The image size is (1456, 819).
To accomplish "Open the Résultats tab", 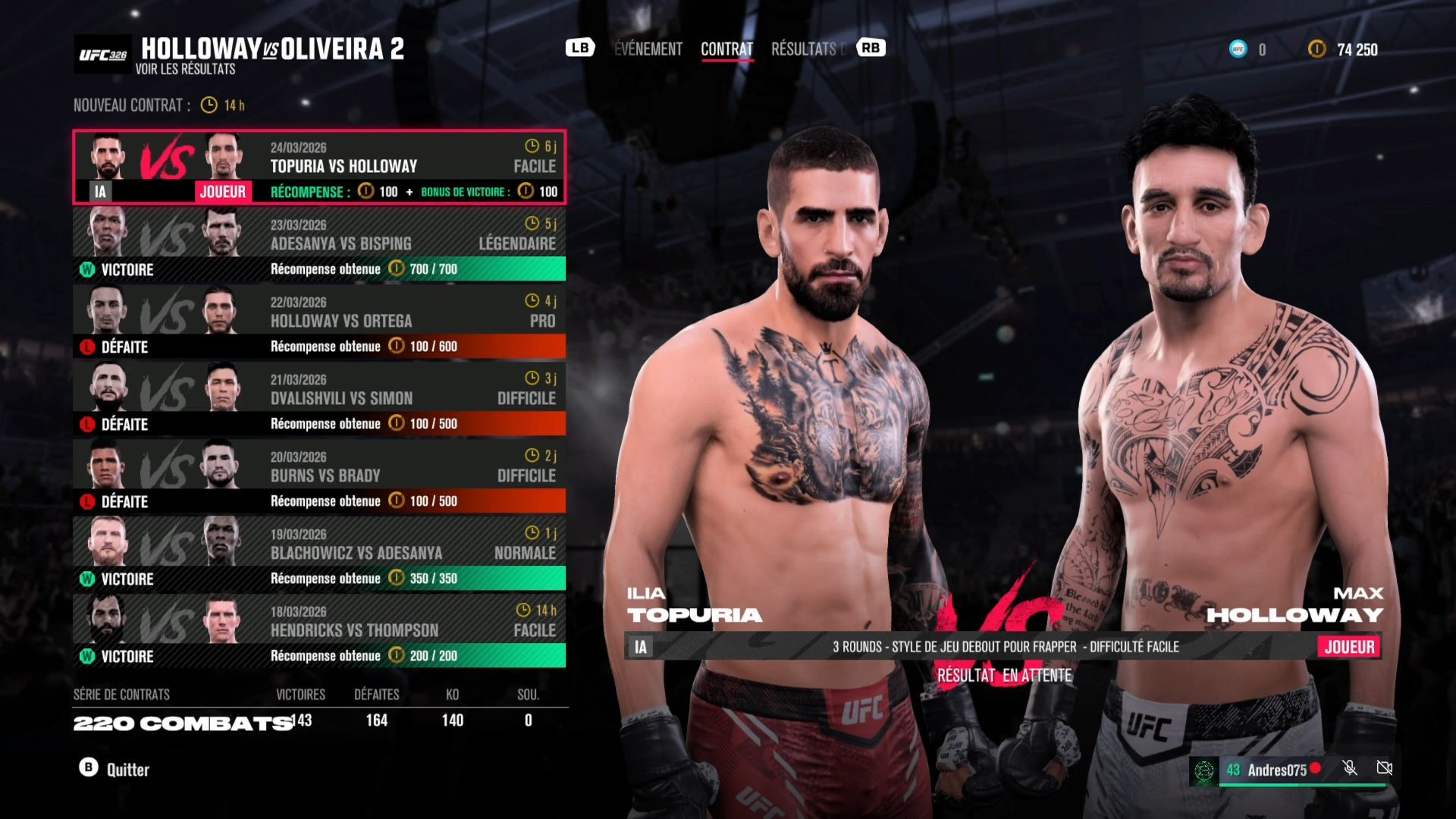I will point(804,49).
